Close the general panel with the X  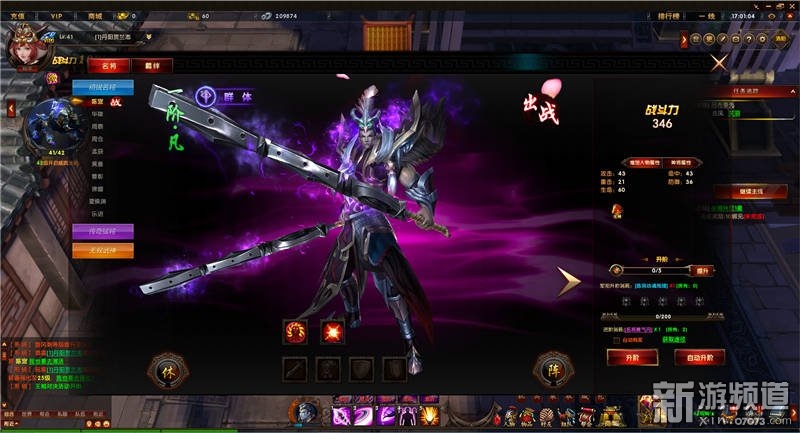[718, 62]
